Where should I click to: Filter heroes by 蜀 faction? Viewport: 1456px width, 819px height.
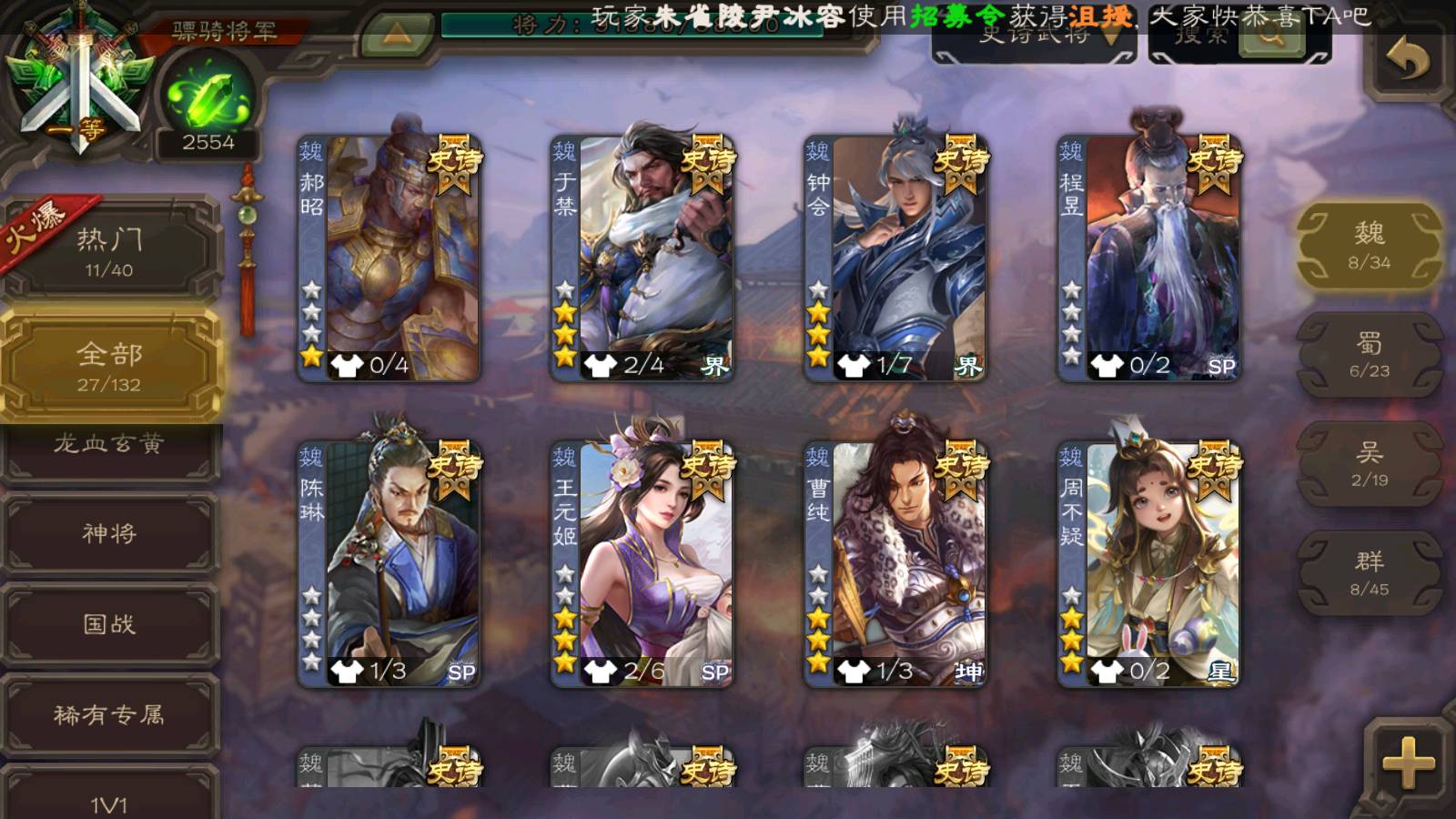coord(1369,355)
